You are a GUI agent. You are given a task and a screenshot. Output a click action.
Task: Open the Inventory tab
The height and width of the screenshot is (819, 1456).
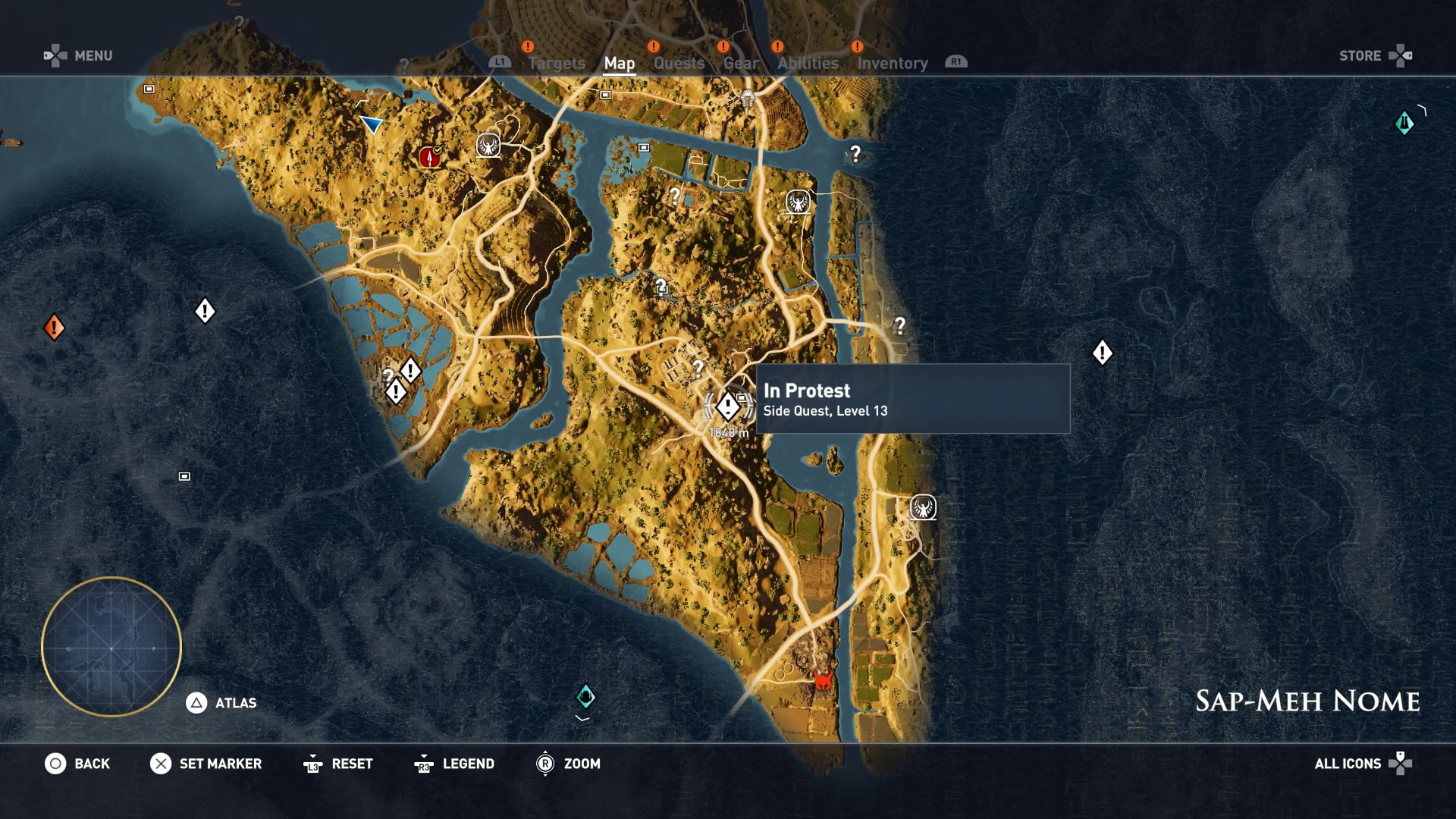892,64
